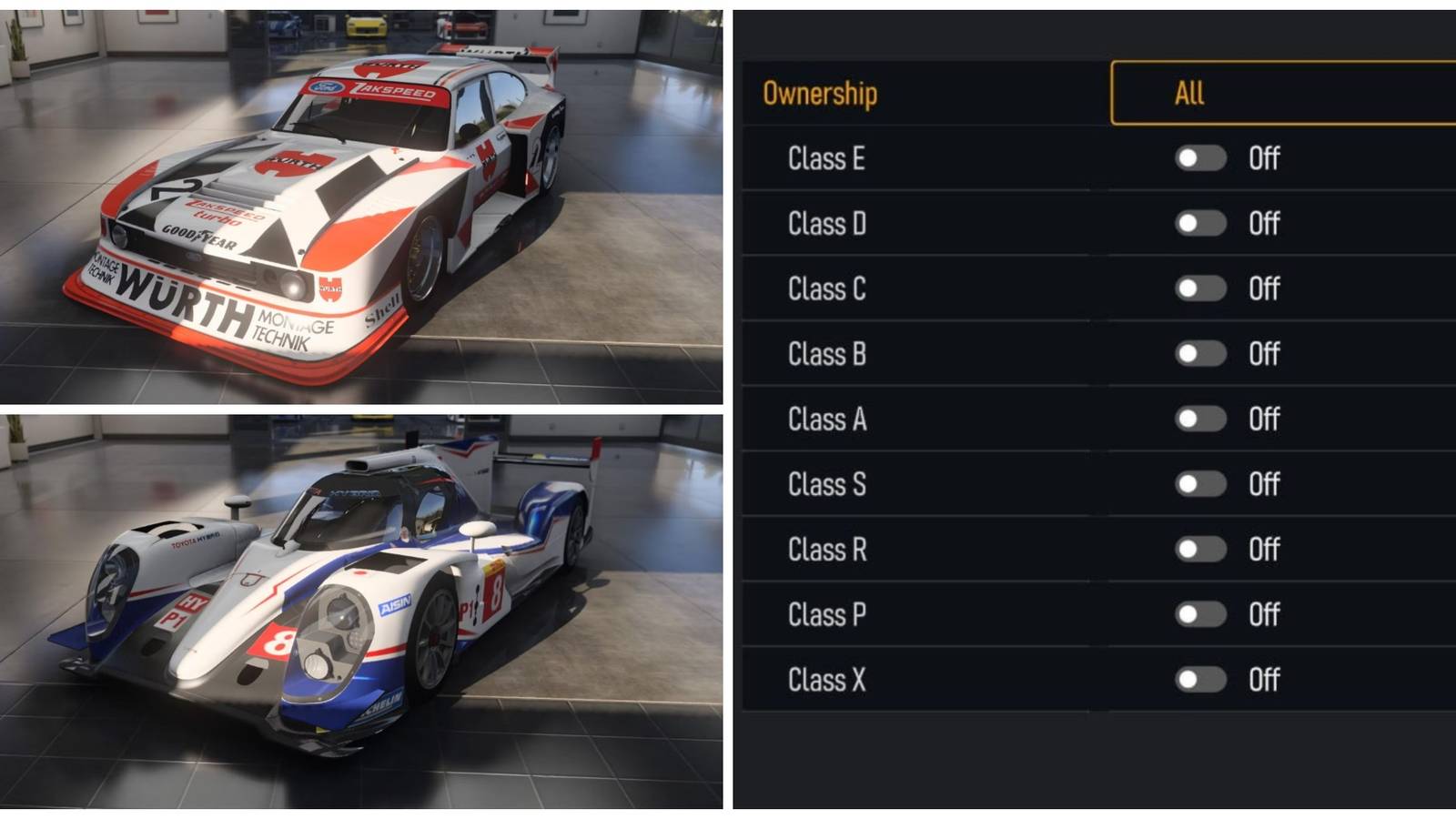1456x819 pixels.
Task: Enable the Class C filter switch
Action: coord(1199,288)
